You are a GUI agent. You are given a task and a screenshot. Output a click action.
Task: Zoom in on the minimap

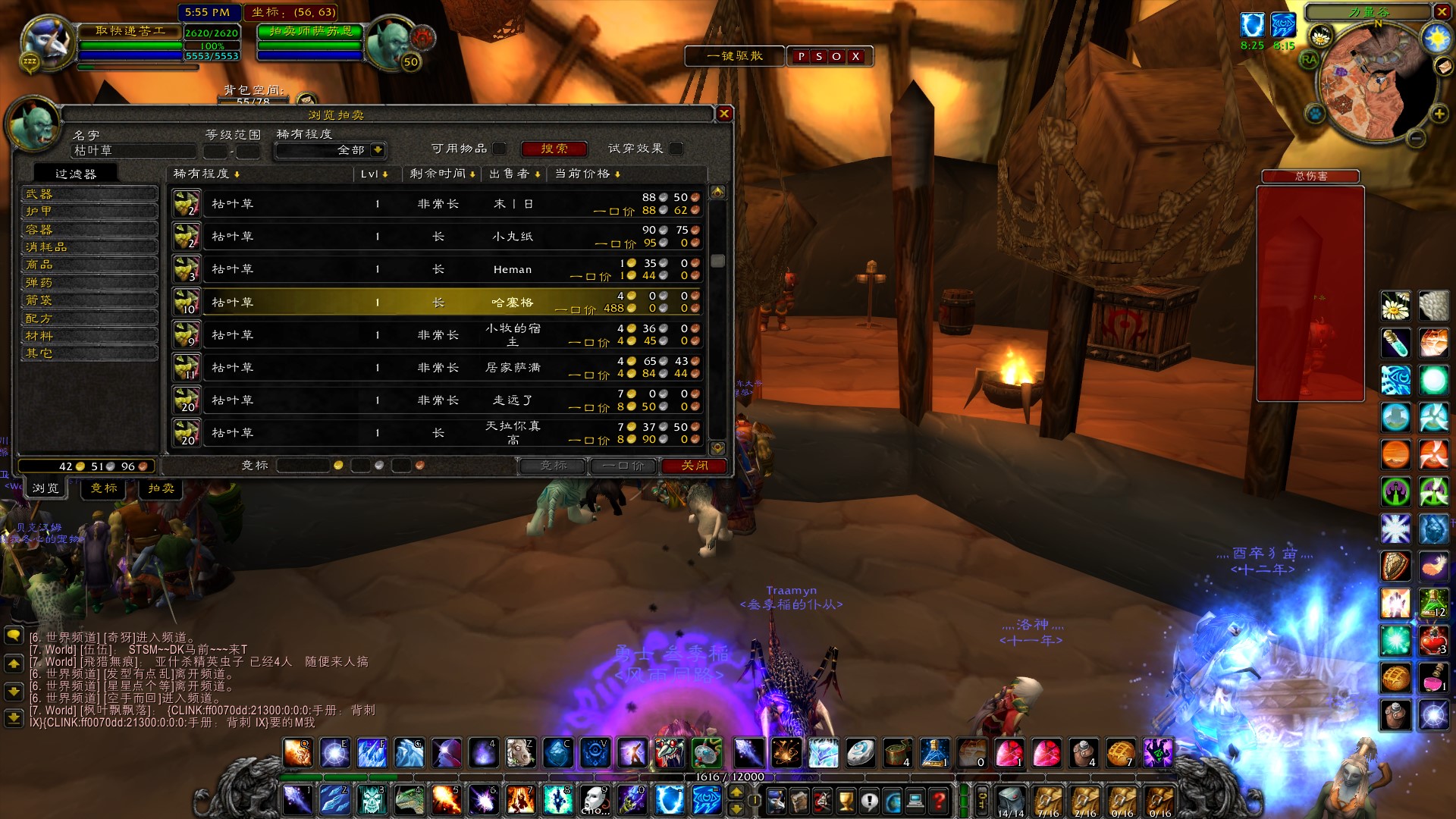pyautogui.click(x=1439, y=114)
